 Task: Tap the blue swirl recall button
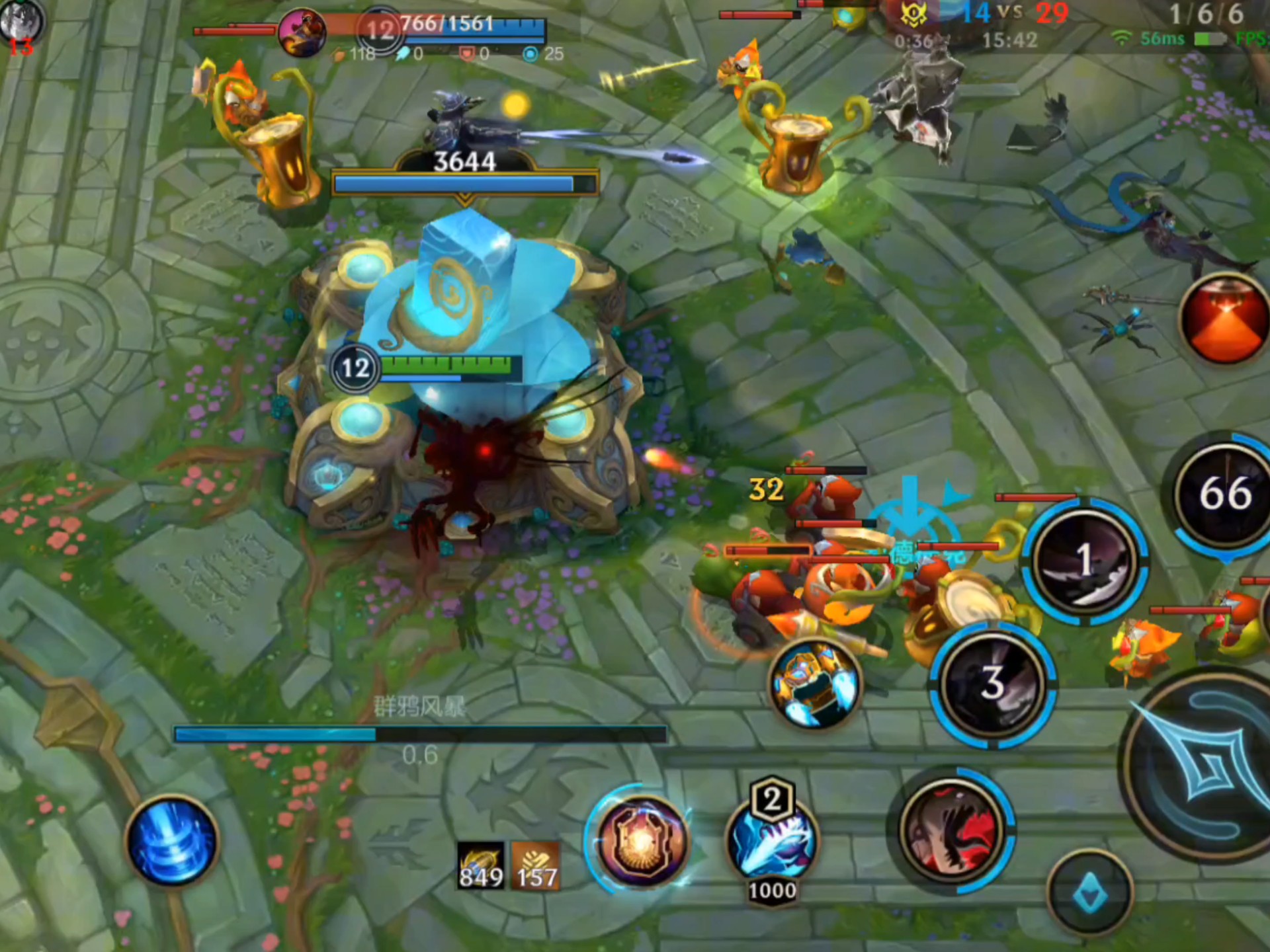point(172,842)
